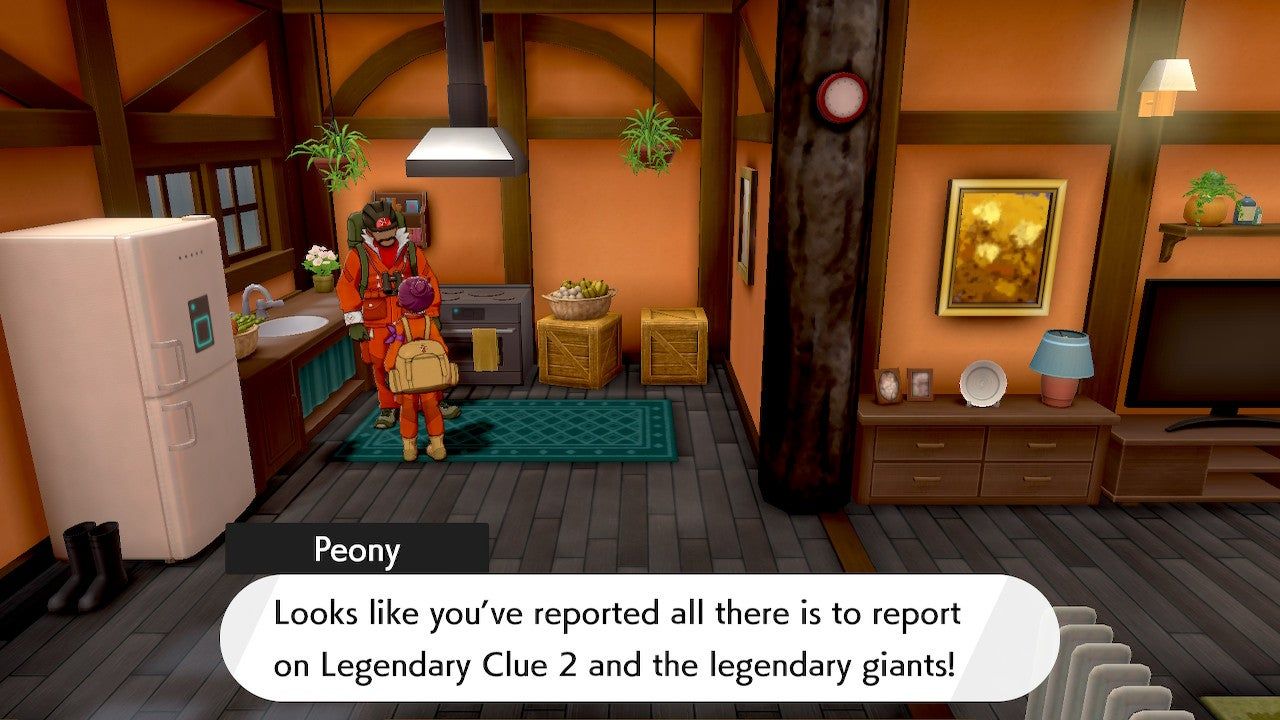Click the small purple-haired character
Screen dimensions: 1280x720
tap(420, 330)
